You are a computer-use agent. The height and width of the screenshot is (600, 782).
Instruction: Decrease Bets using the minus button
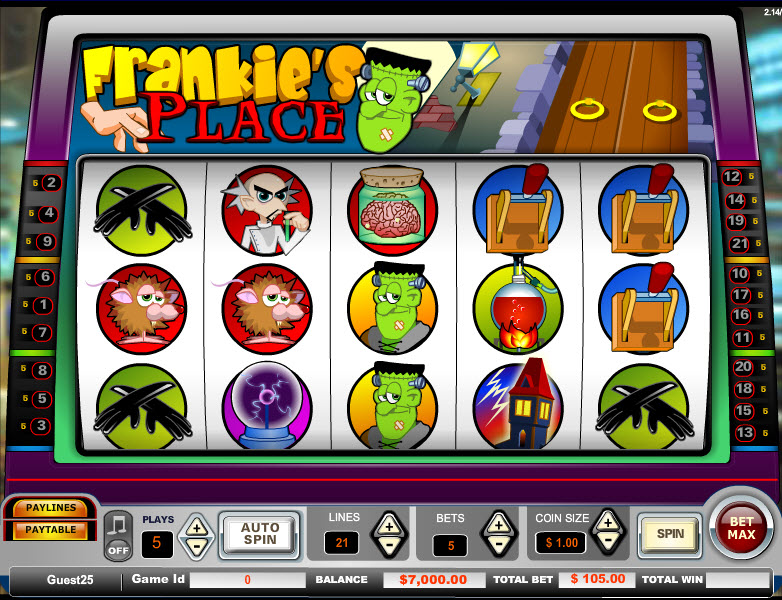click(497, 545)
